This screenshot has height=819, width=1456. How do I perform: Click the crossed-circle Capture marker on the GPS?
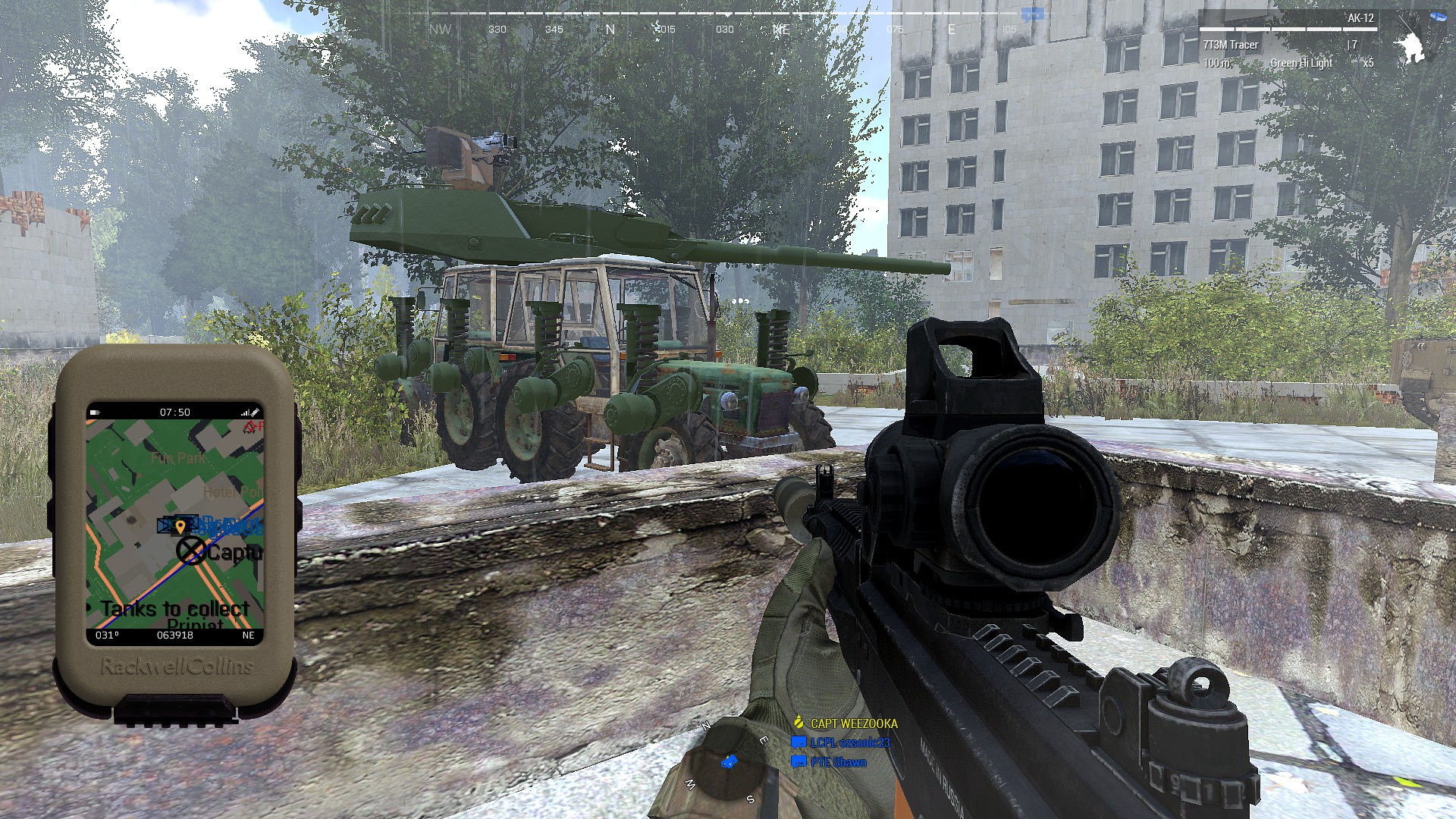point(190,549)
